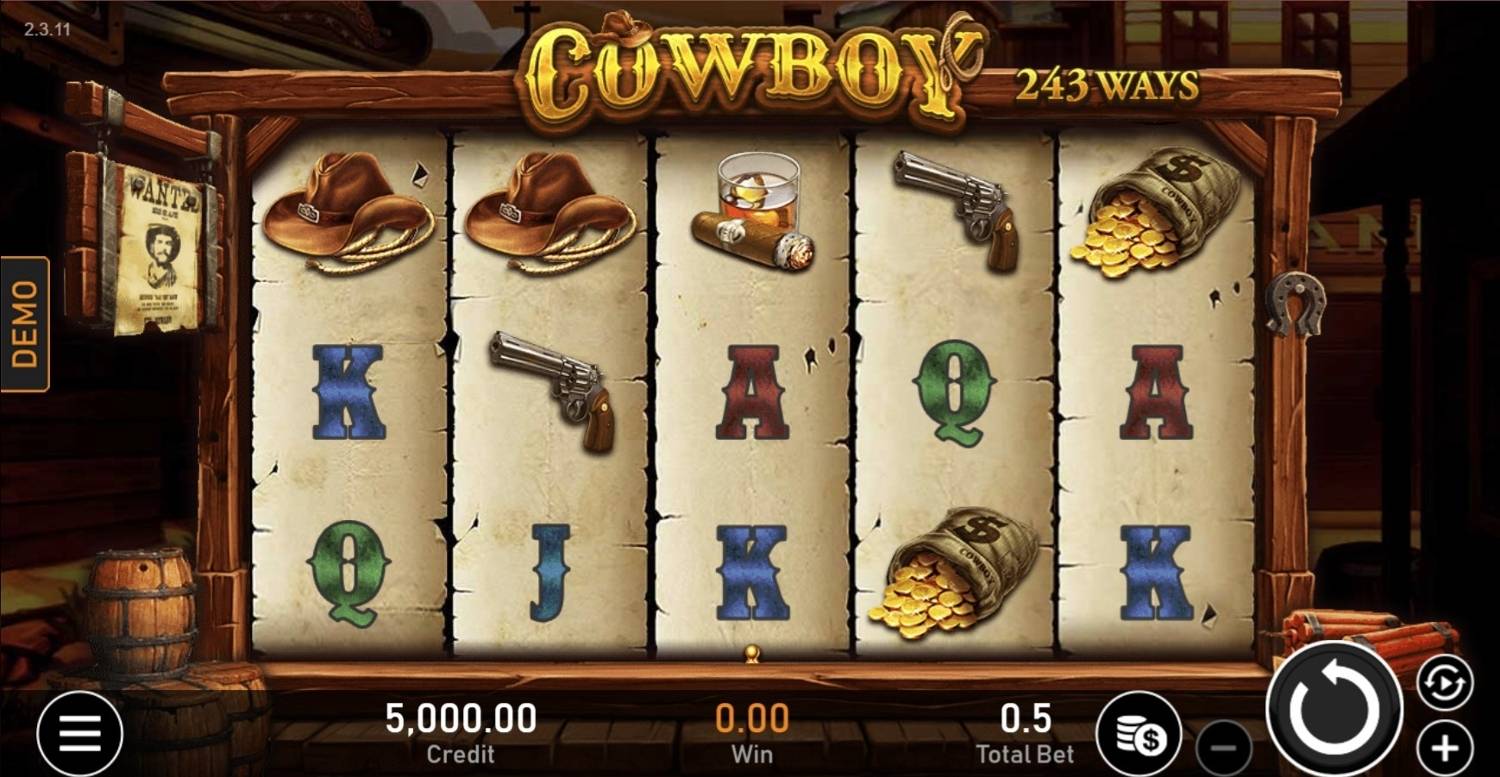Click the whiskey and cigar symbol
Viewport: 1500px width, 777px height.
point(755,210)
